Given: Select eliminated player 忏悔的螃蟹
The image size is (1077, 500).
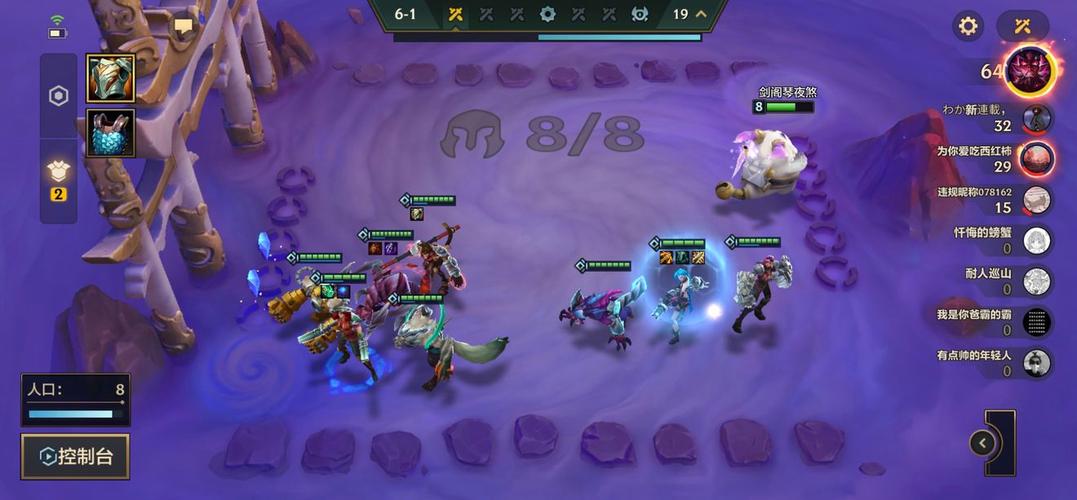Looking at the screenshot, I should [x=1037, y=240].
